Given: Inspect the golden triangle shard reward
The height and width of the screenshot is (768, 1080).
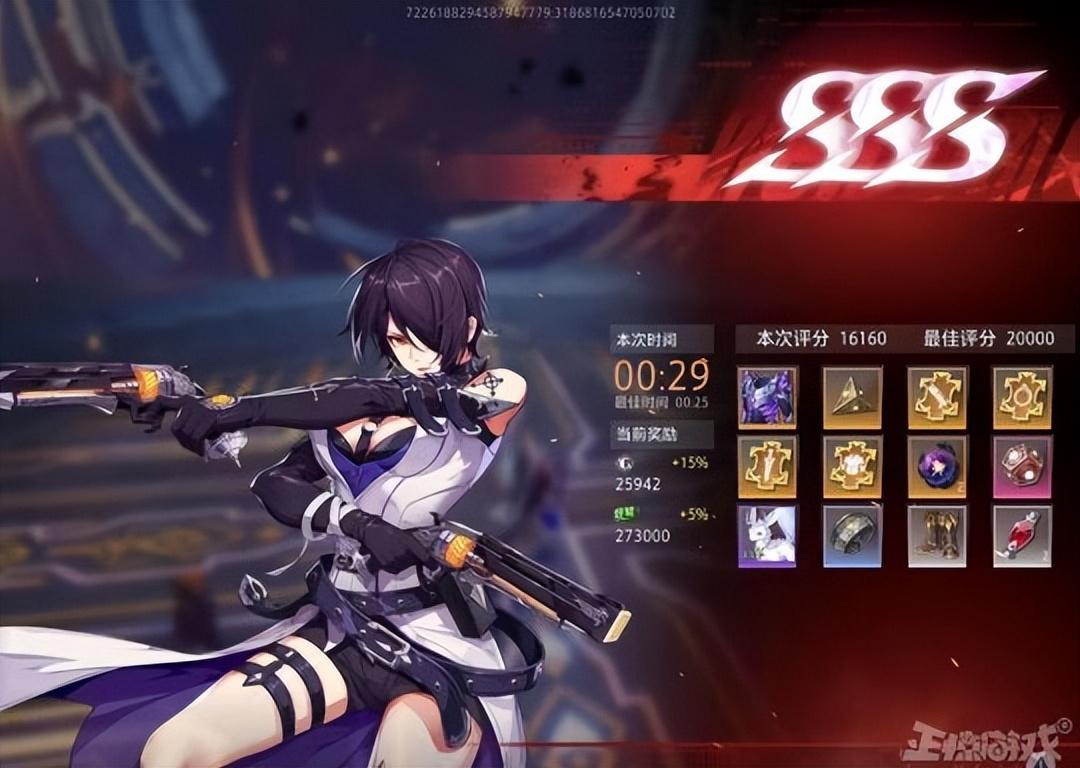Looking at the screenshot, I should pyautogui.click(x=852, y=397).
